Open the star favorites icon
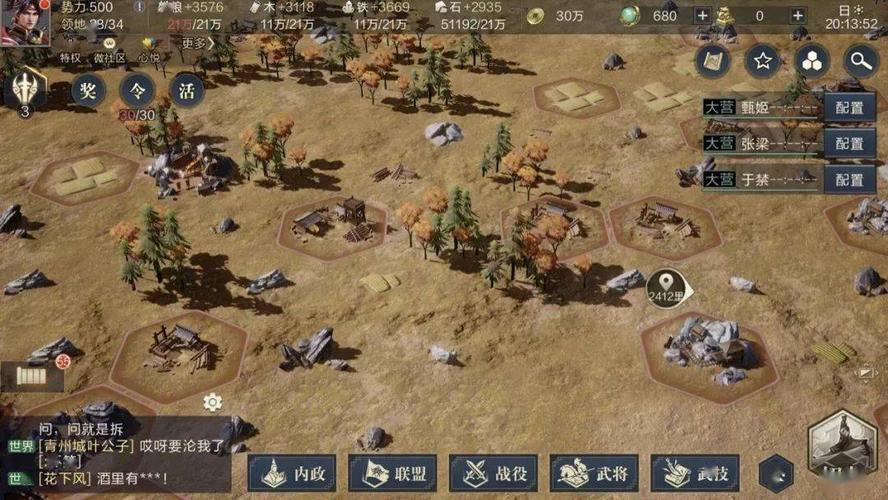The width and height of the screenshot is (888, 500). (x=763, y=61)
